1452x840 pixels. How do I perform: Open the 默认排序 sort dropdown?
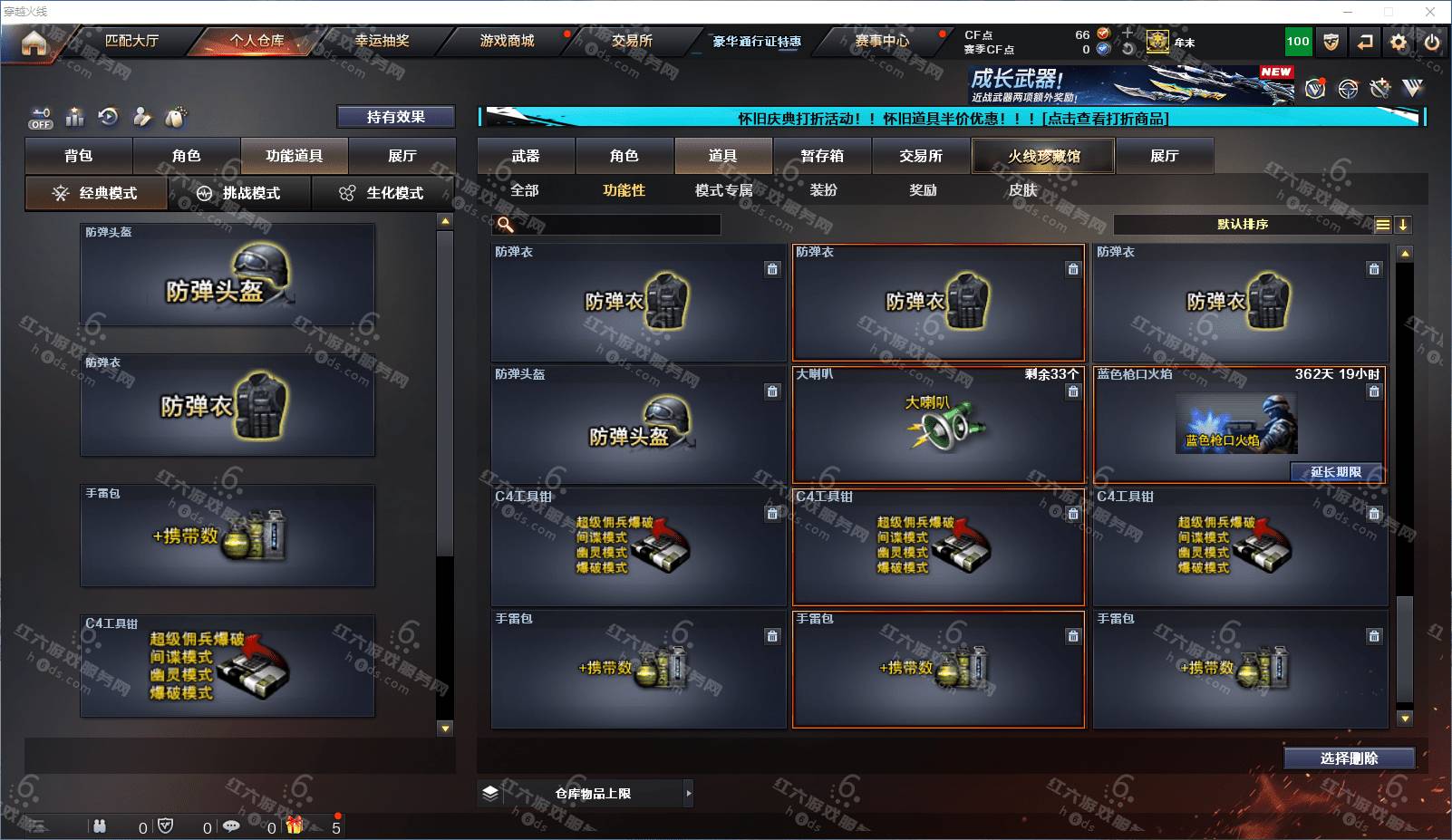click(x=1243, y=225)
